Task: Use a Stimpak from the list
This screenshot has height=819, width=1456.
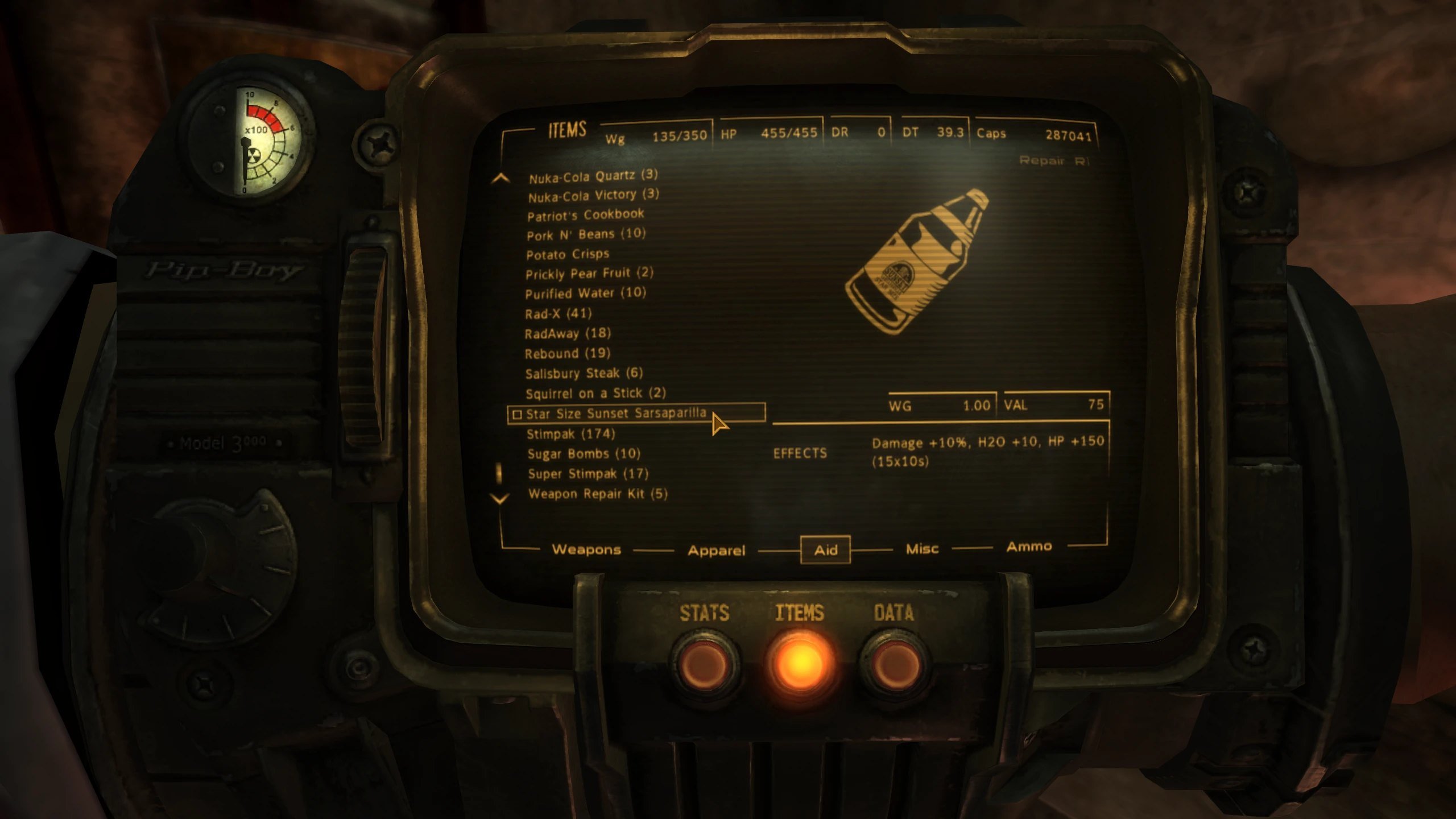Action: click(570, 434)
